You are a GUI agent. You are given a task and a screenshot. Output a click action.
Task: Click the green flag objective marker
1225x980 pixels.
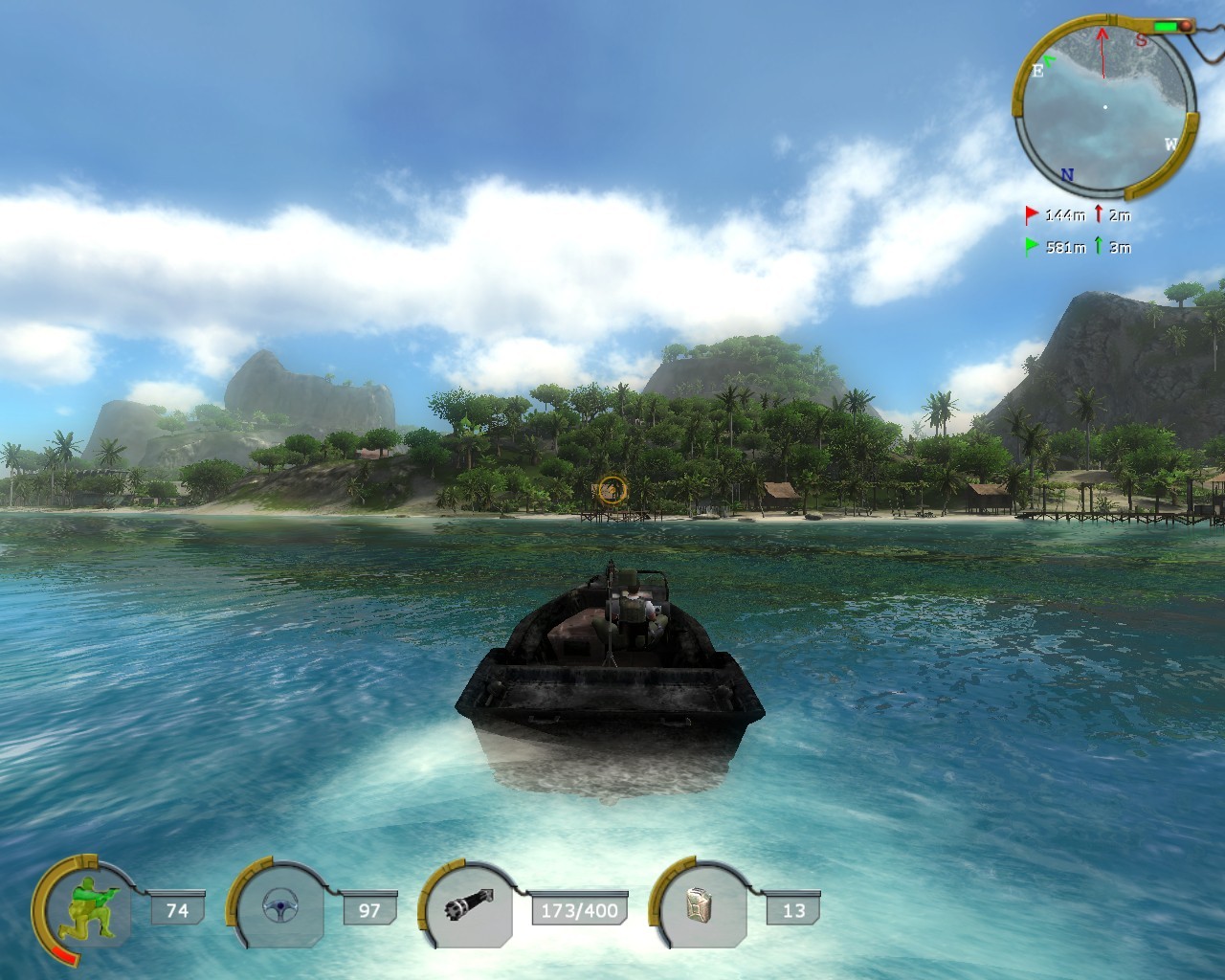pyautogui.click(x=1032, y=246)
